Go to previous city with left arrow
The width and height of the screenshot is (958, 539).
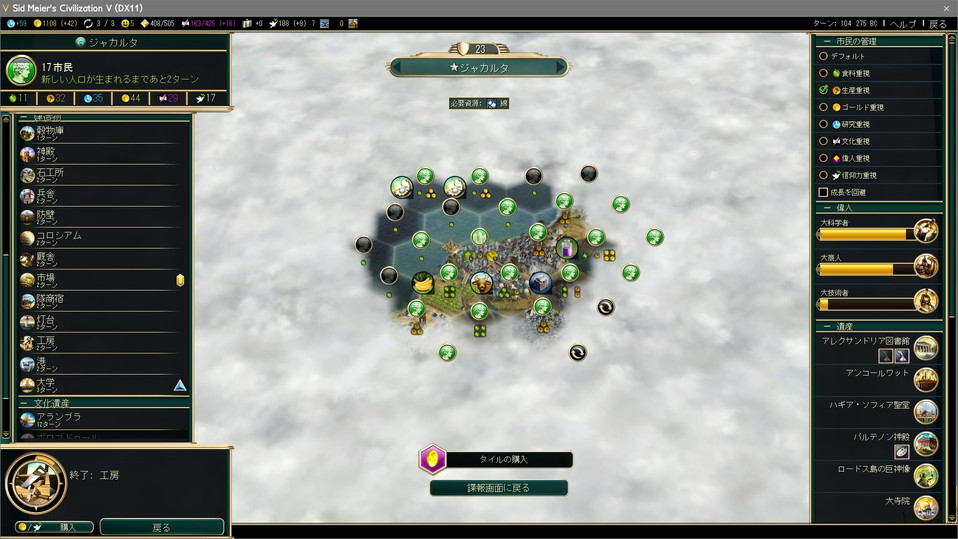coord(397,67)
